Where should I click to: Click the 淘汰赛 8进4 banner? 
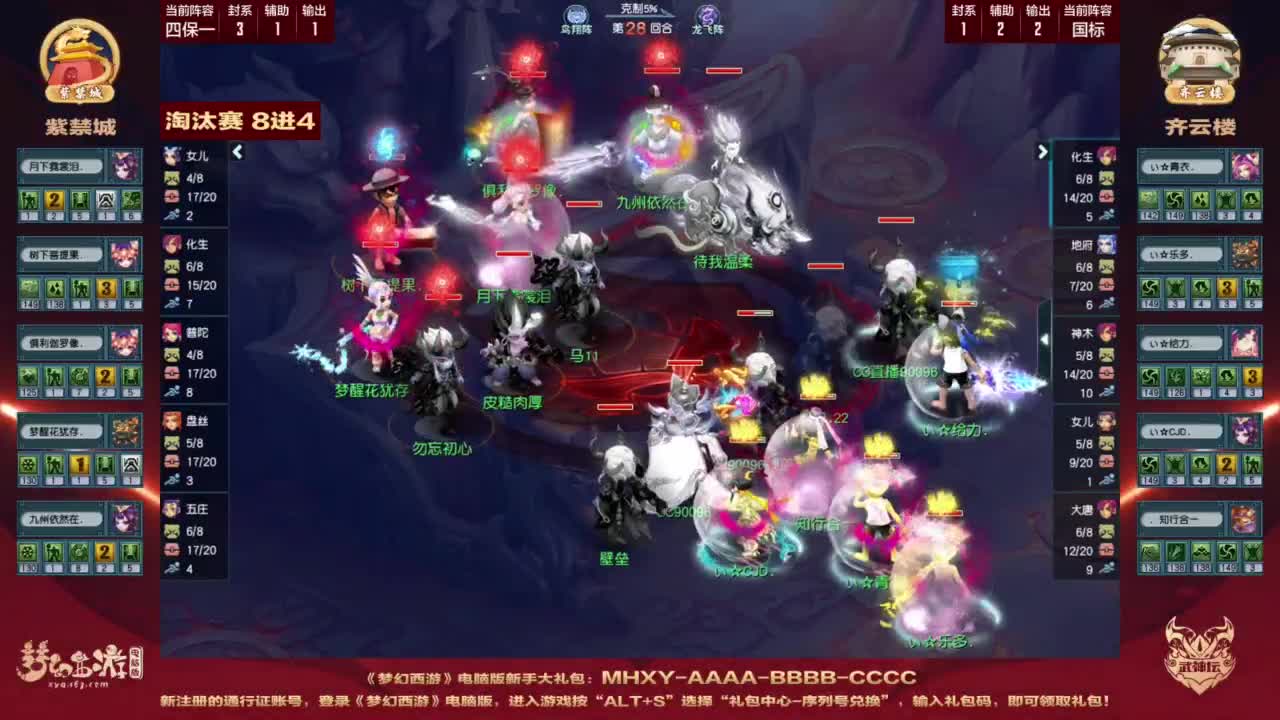point(240,119)
